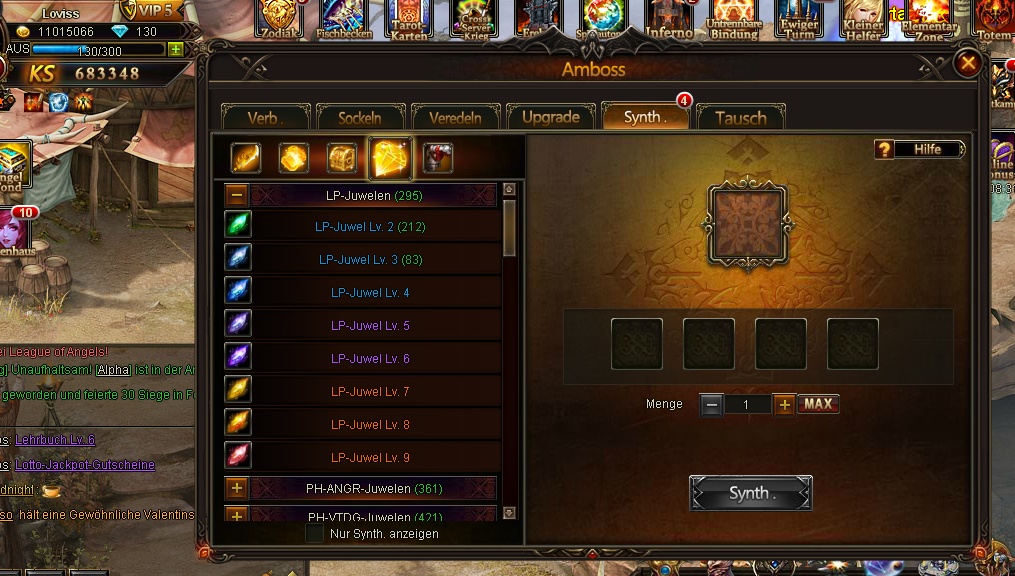The height and width of the screenshot is (576, 1015).
Task: Open the Hilfe help panel
Action: click(920, 149)
